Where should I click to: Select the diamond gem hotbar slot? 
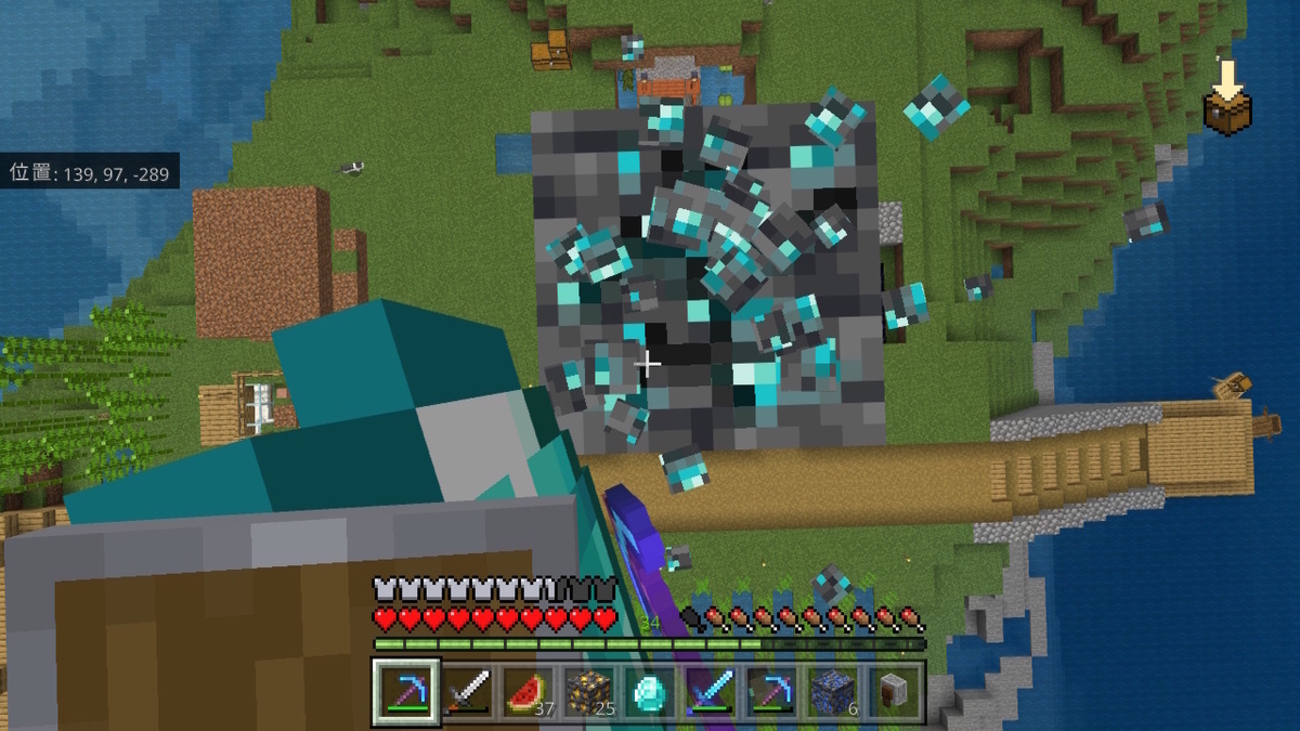coord(650,690)
